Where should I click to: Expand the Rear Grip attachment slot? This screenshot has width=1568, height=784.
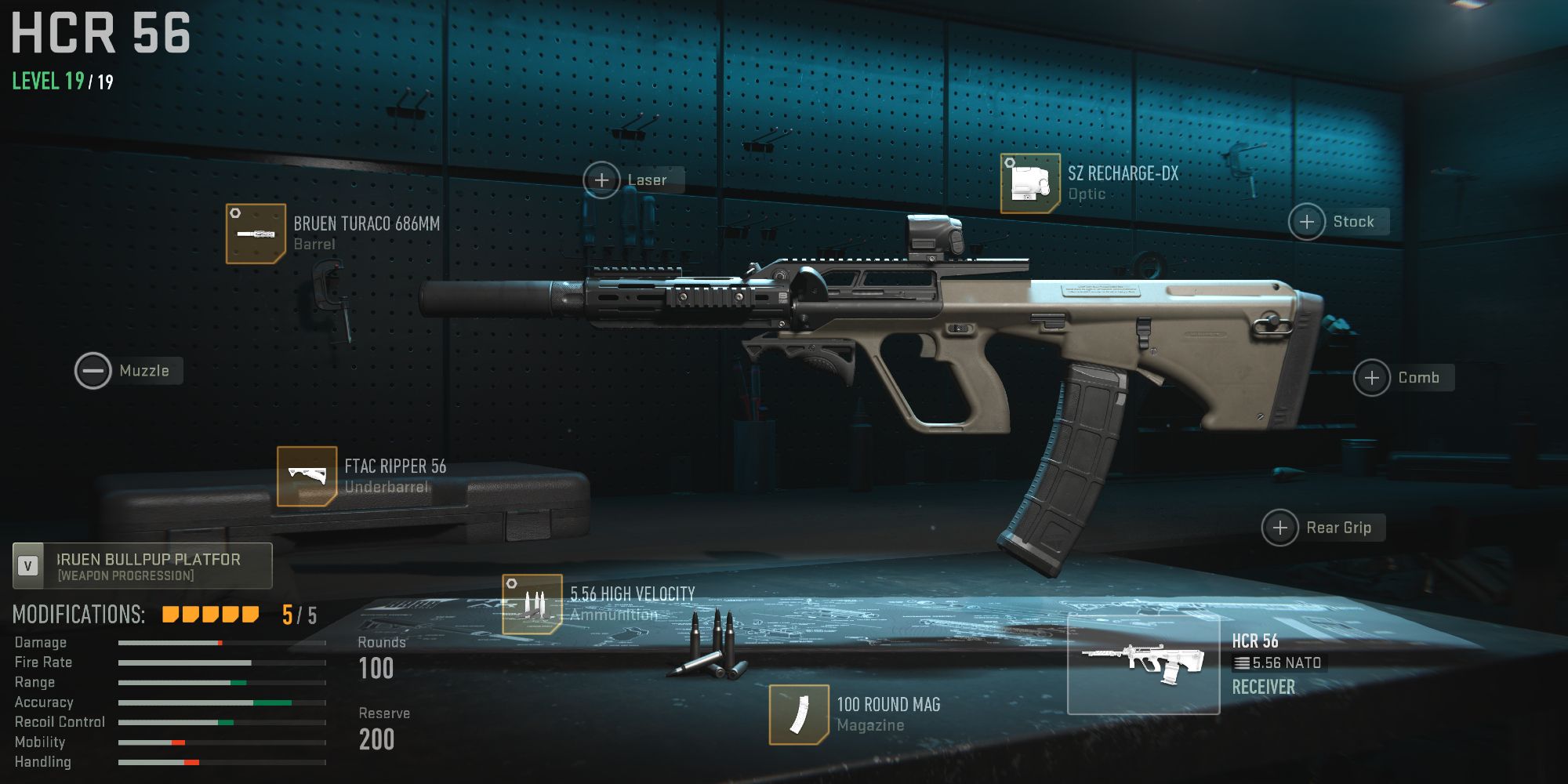pos(1281,528)
